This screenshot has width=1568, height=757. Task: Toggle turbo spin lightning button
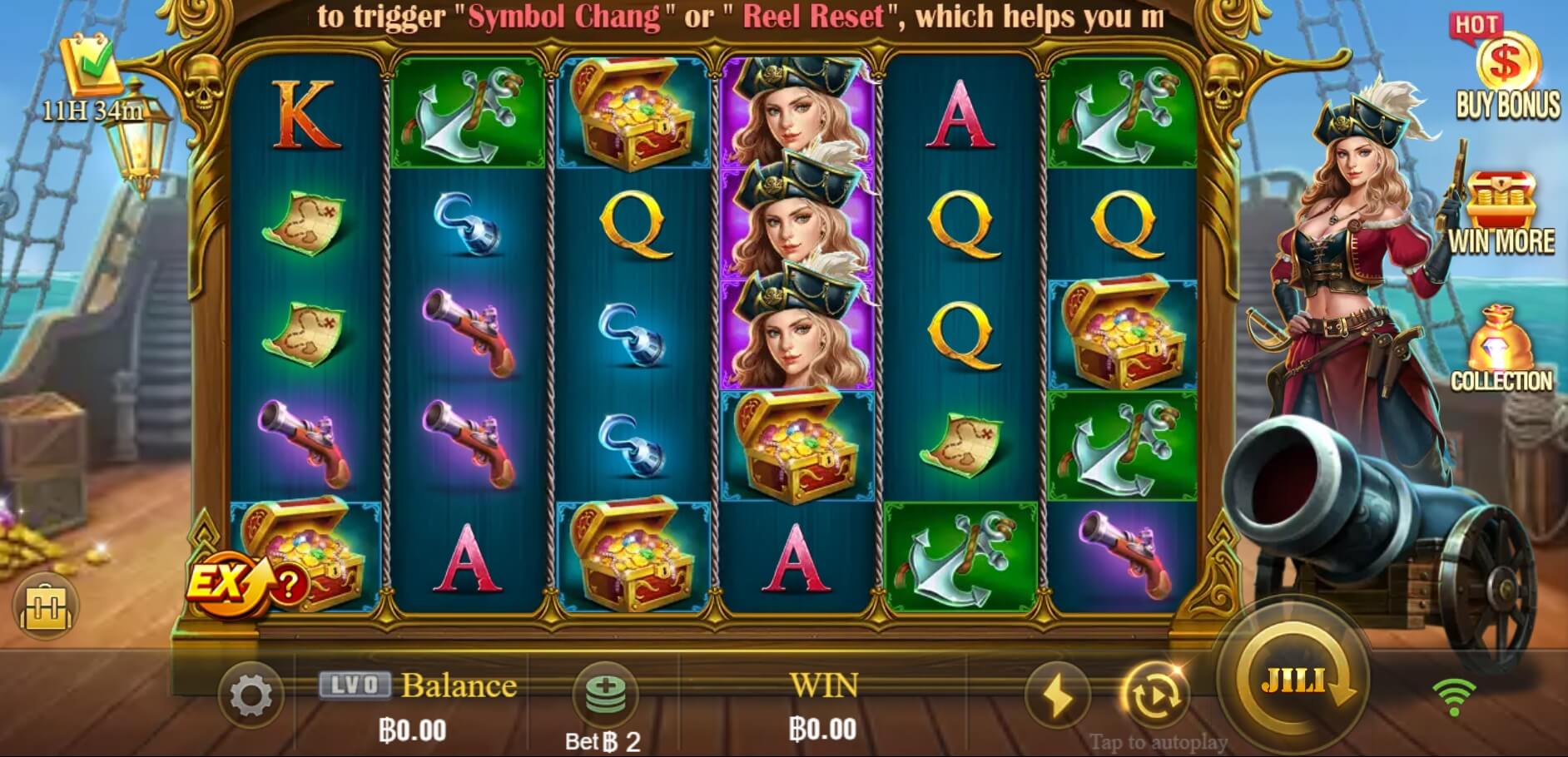pyautogui.click(x=1058, y=695)
